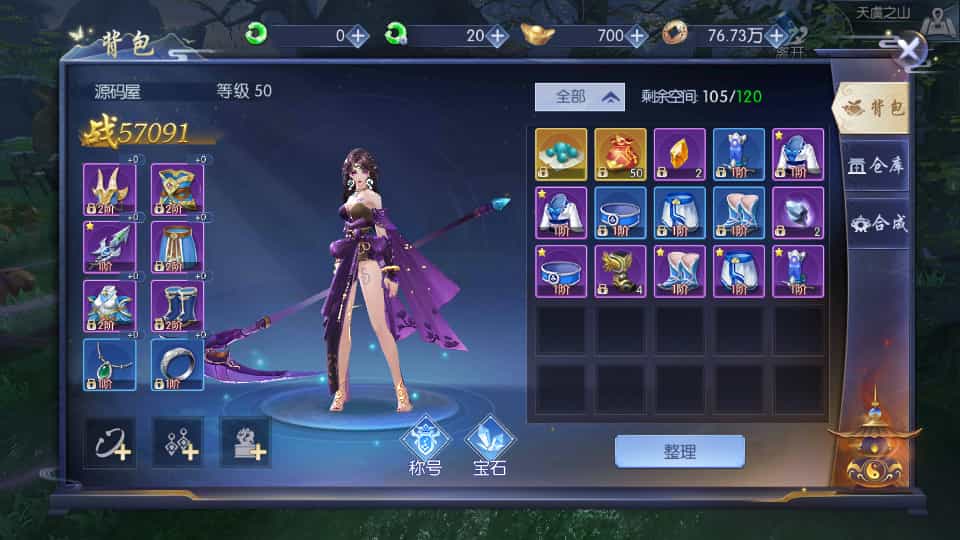Screen dimensions: 960x540
Task: Add more copper coin currency
Action: 775,36
